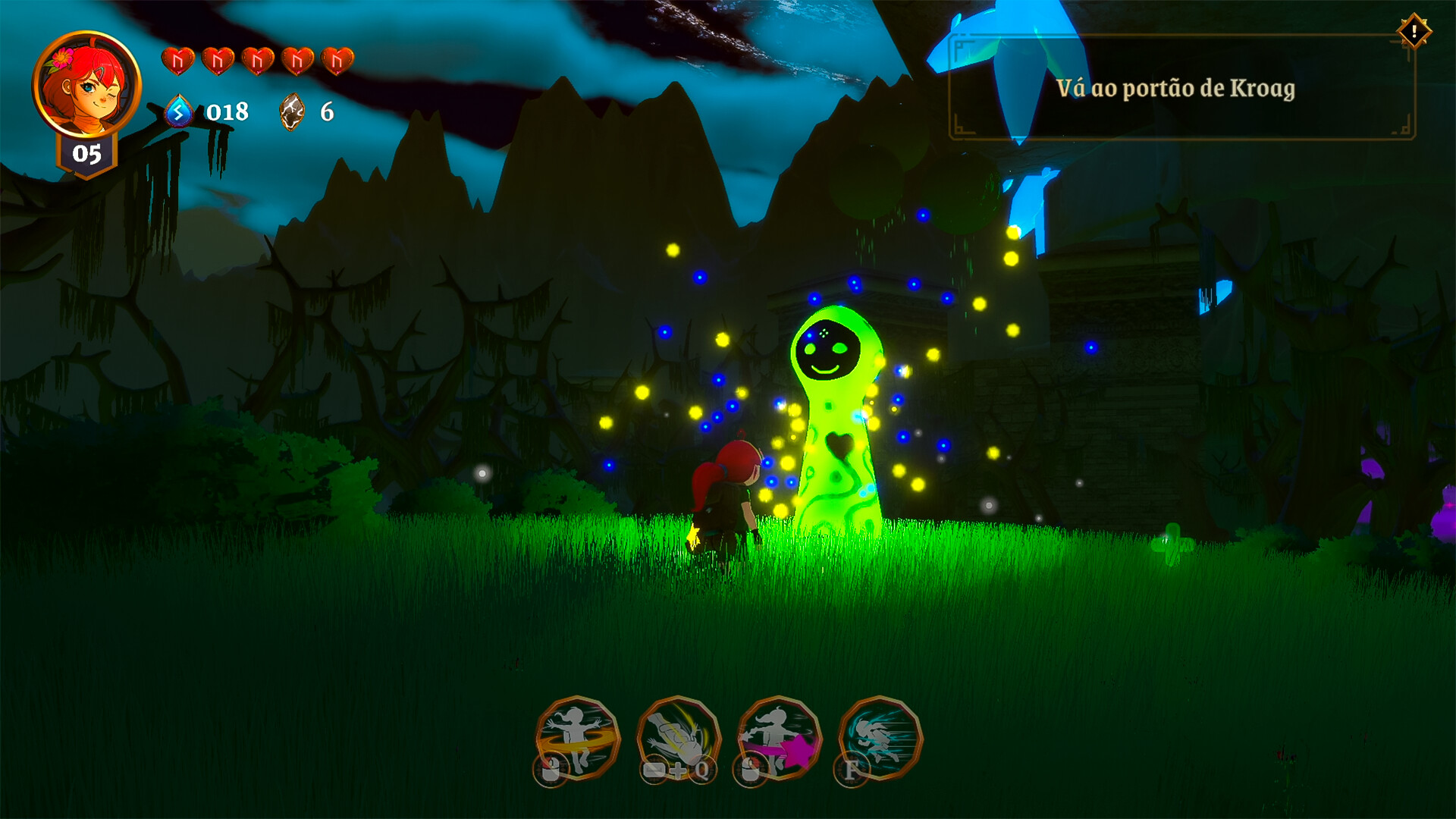Click the dark crystal currency icon

click(x=292, y=111)
